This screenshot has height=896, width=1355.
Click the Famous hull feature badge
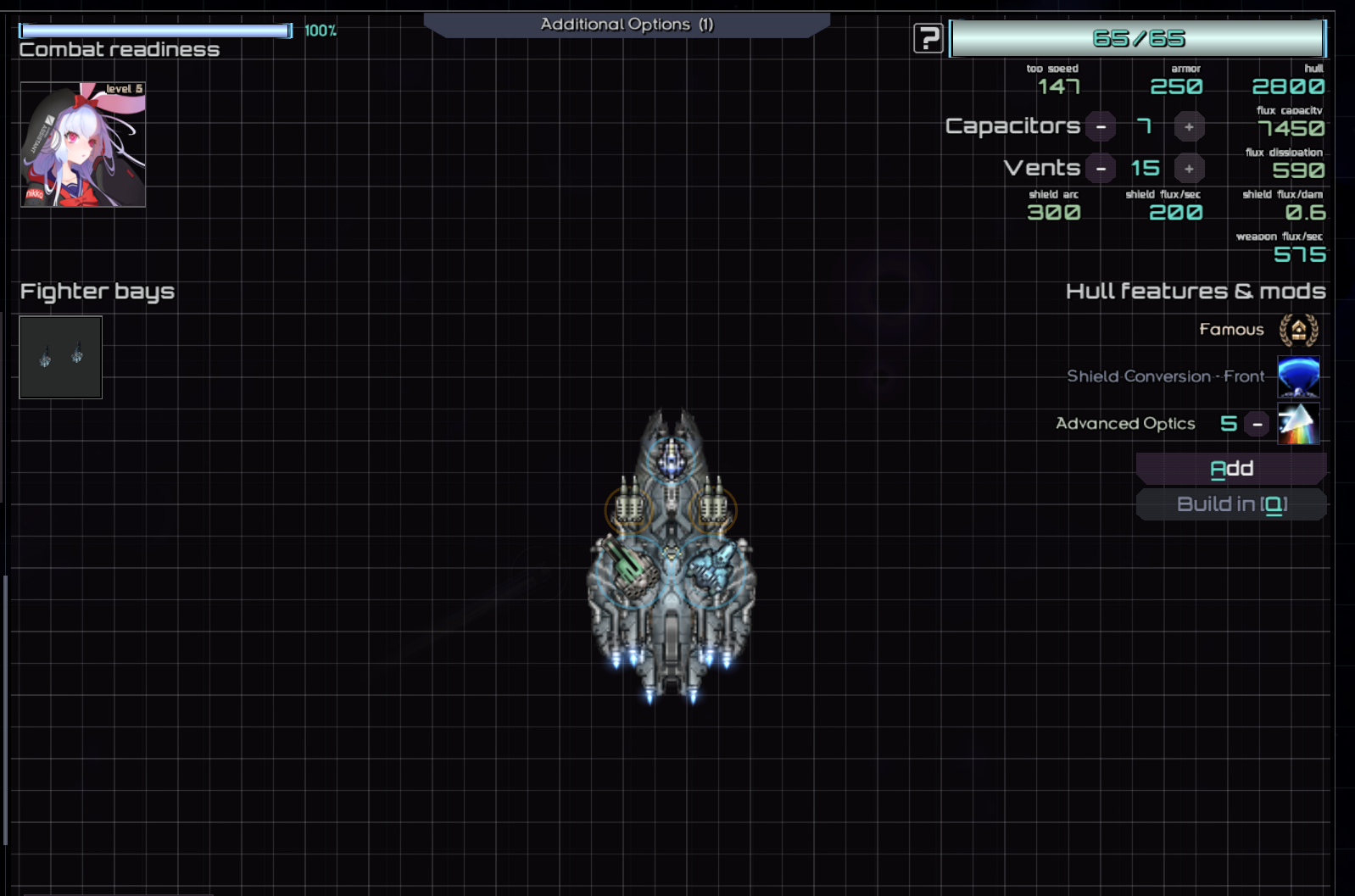(1298, 330)
